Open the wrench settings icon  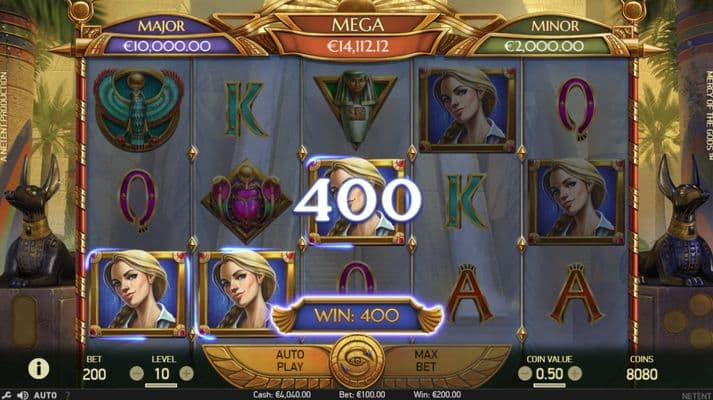(7, 395)
